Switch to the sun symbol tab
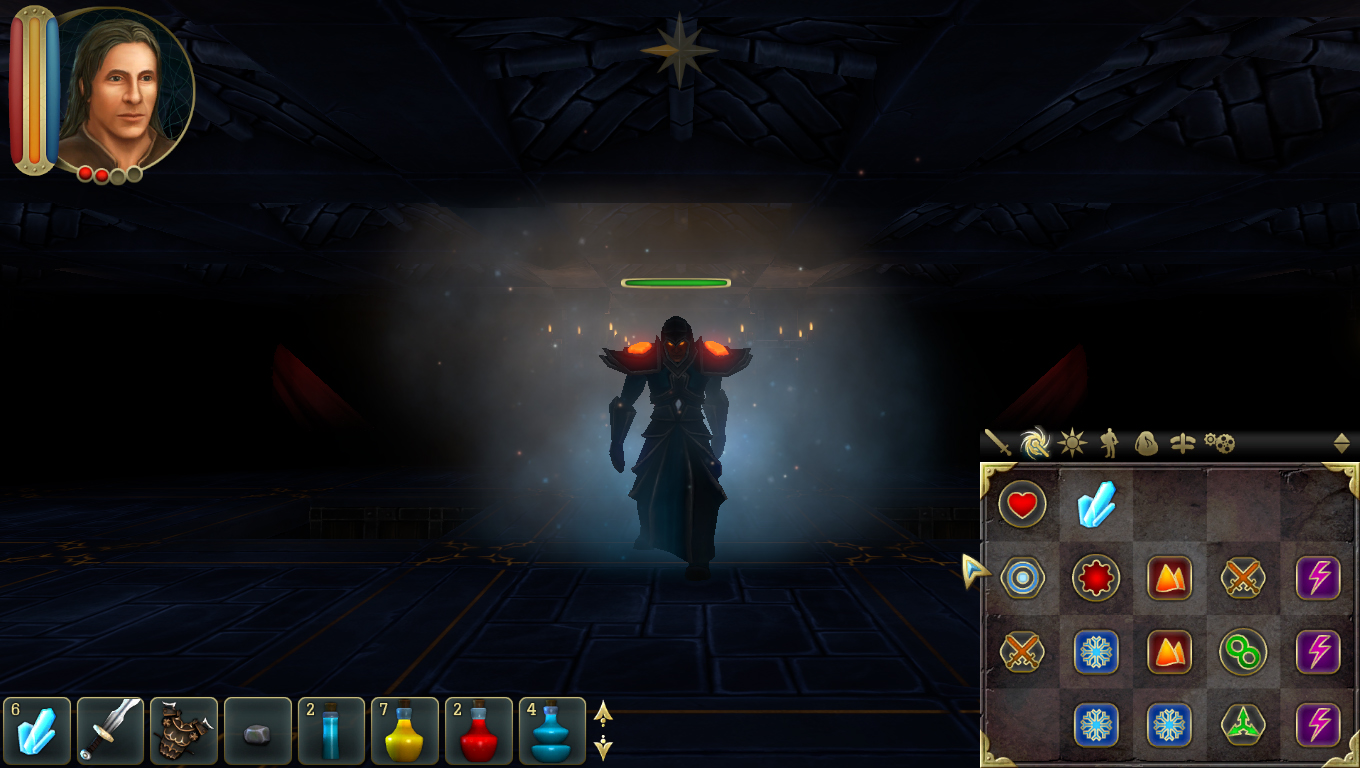 (x=1072, y=443)
